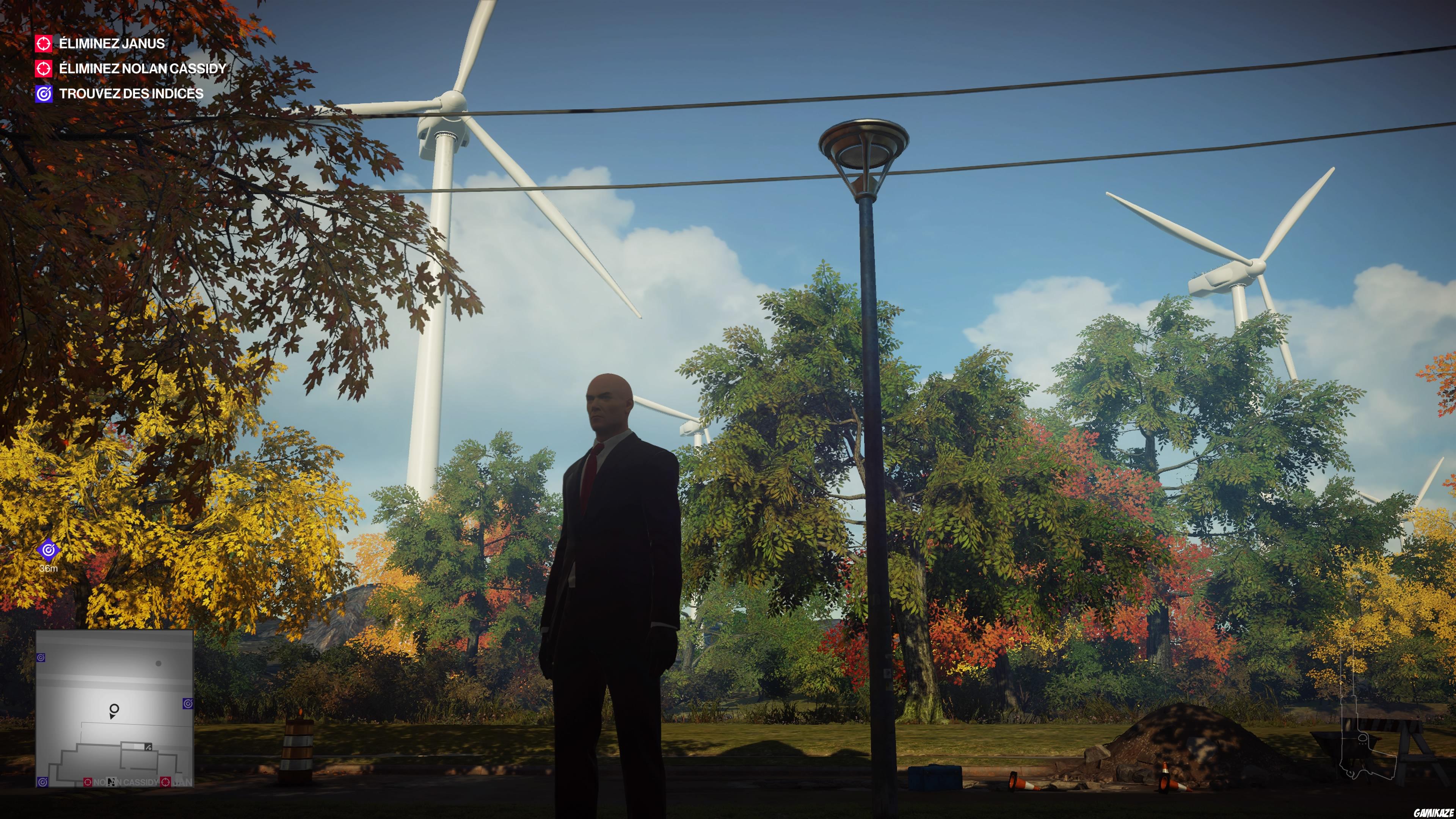Click the stairs icon inside the minimap building

pos(149,748)
